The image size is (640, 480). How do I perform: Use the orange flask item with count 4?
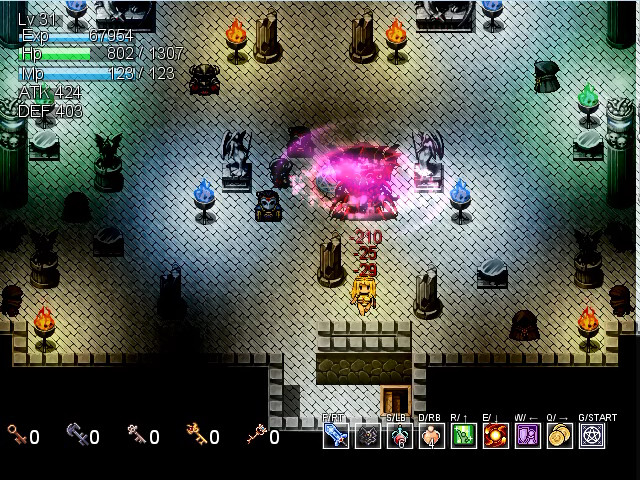(x=431, y=436)
